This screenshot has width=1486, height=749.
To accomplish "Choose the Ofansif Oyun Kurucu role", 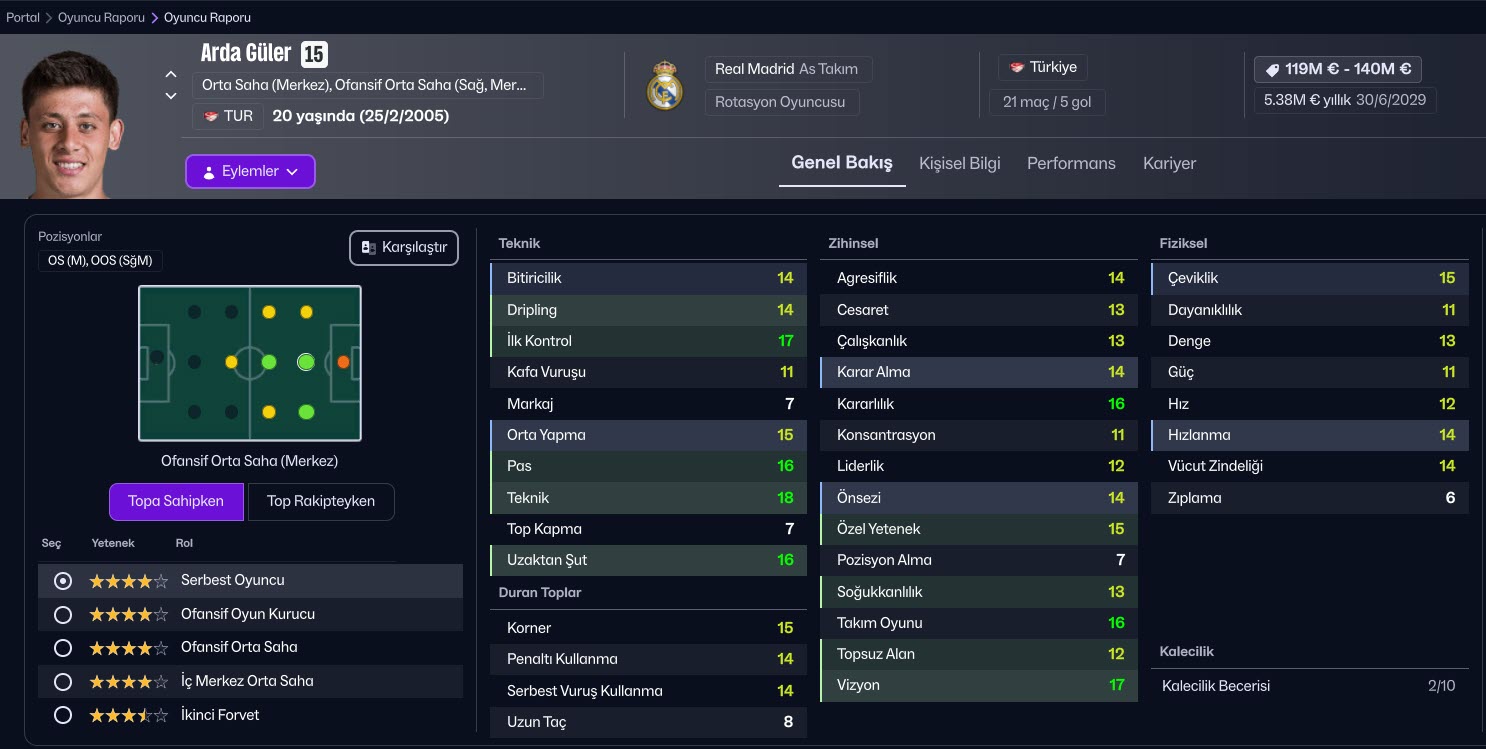I will [x=63, y=614].
